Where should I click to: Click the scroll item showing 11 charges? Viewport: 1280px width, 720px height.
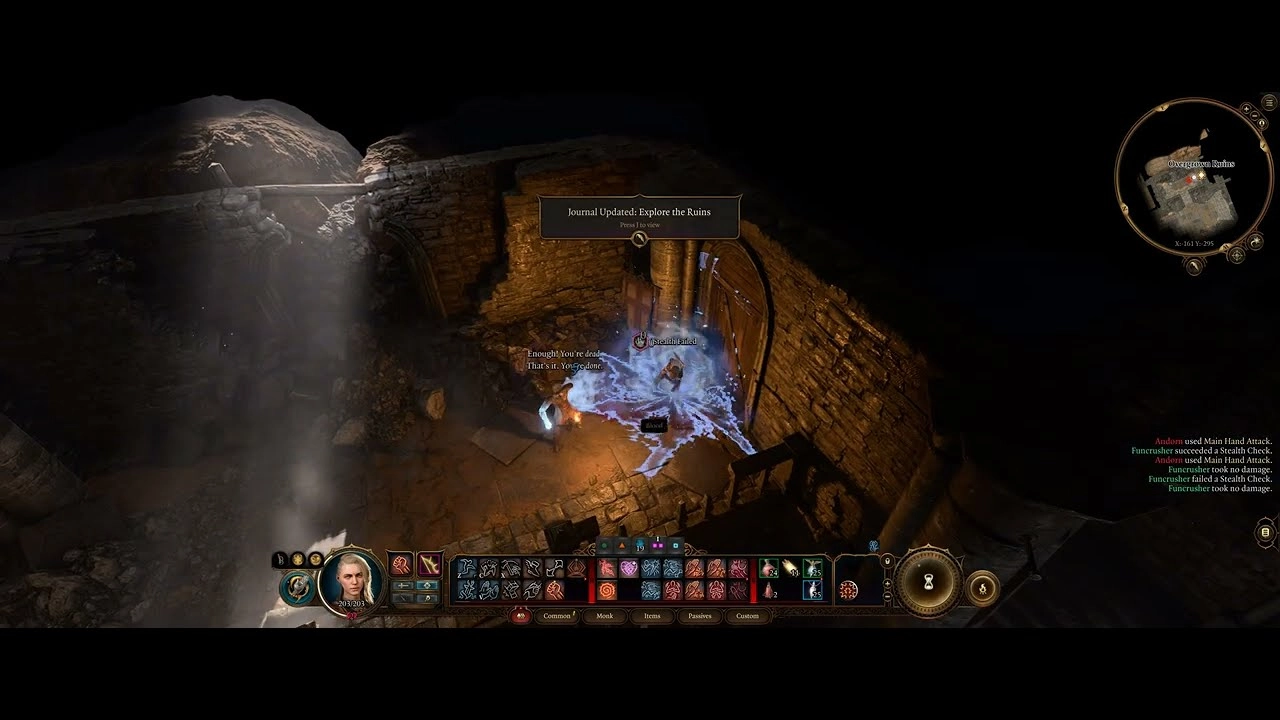click(790, 568)
